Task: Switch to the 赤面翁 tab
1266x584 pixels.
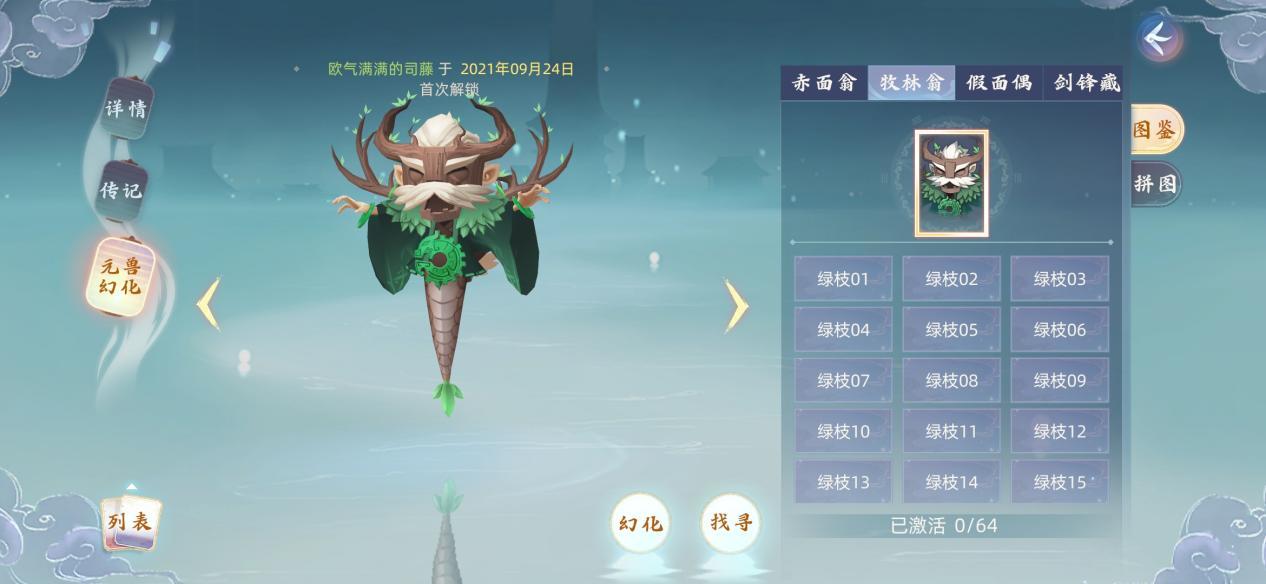Action: tap(824, 83)
